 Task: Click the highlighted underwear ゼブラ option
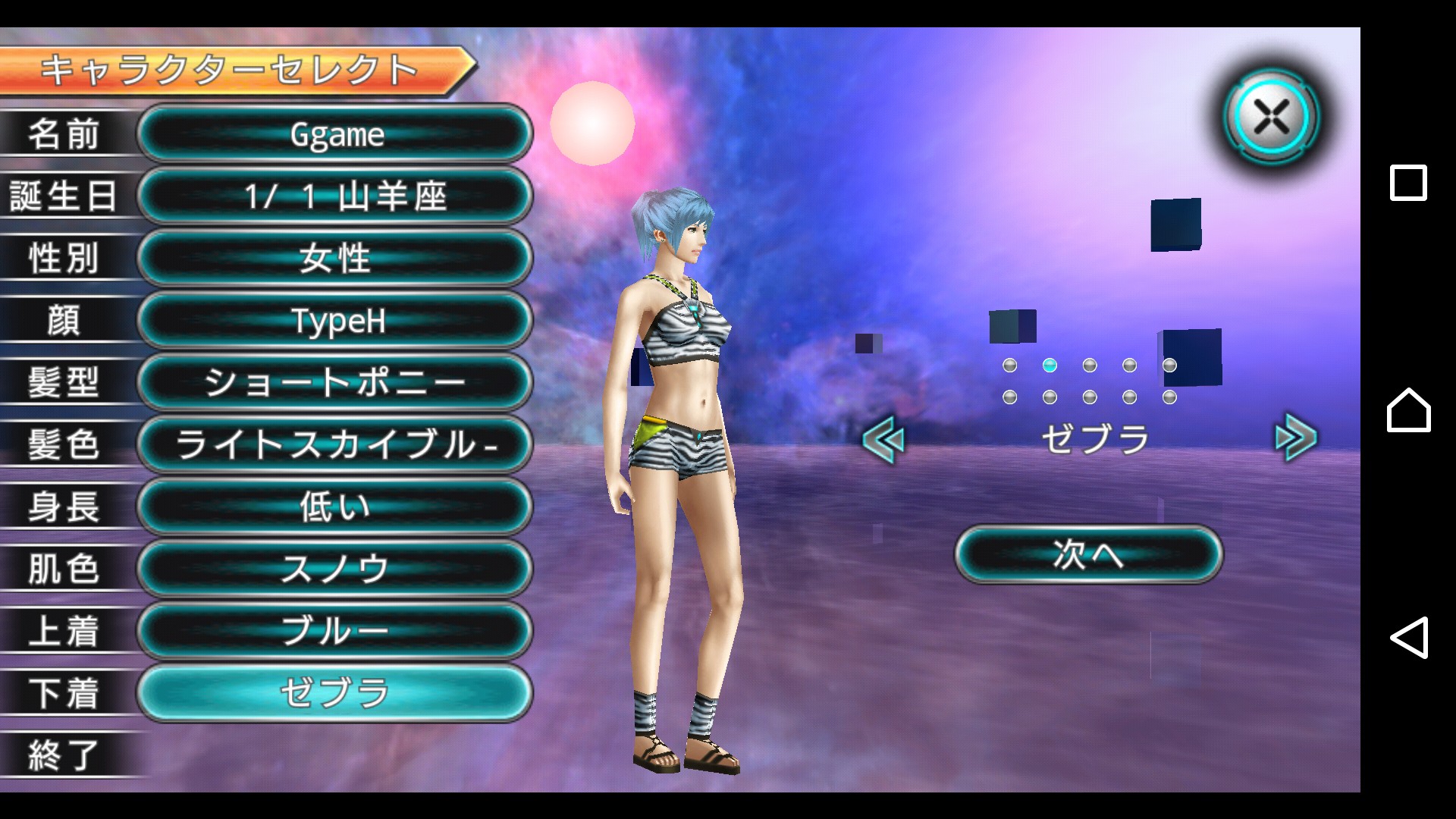click(335, 693)
